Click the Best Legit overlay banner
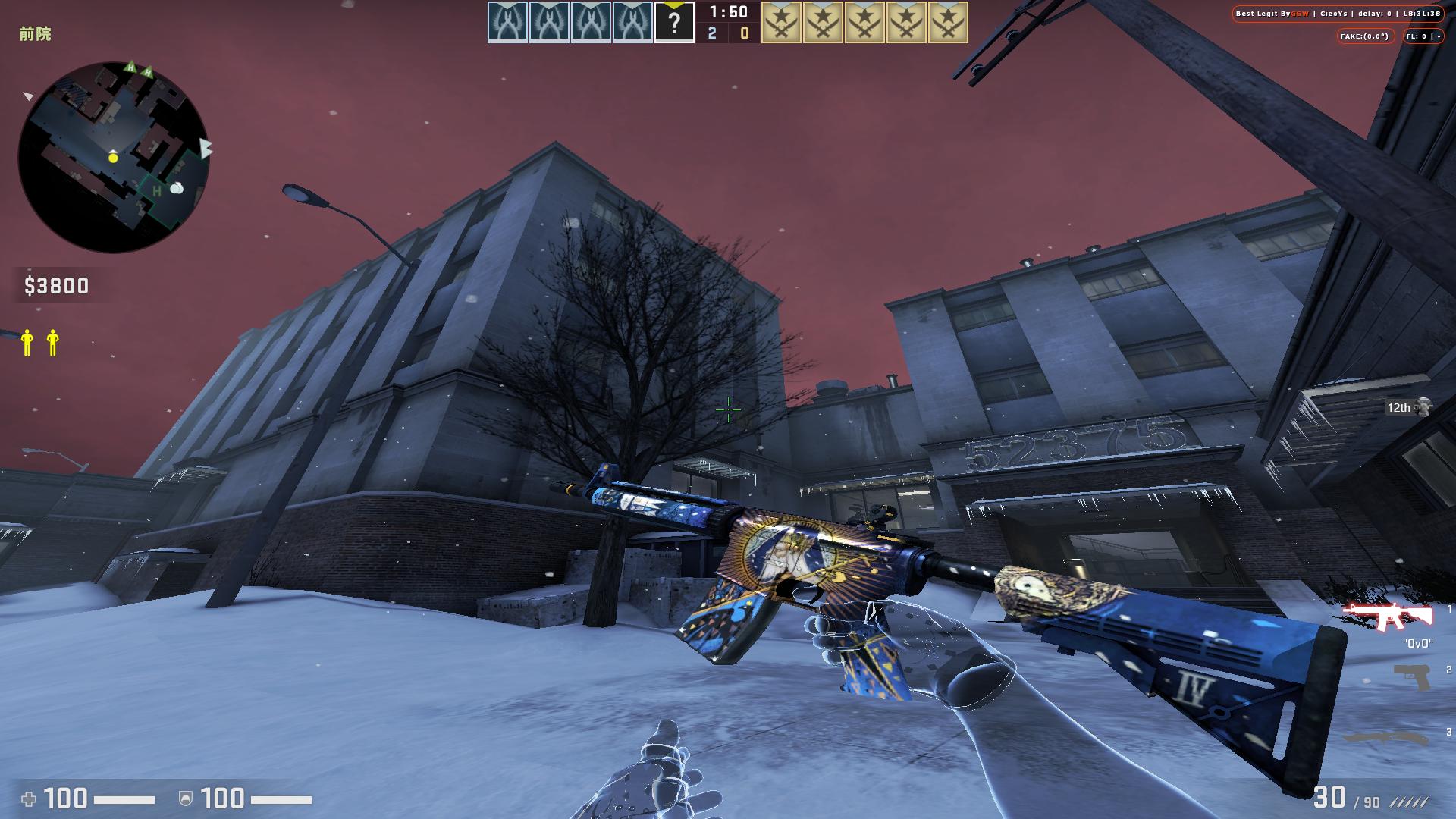The width and height of the screenshot is (1456, 819). tap(1337, 14)
